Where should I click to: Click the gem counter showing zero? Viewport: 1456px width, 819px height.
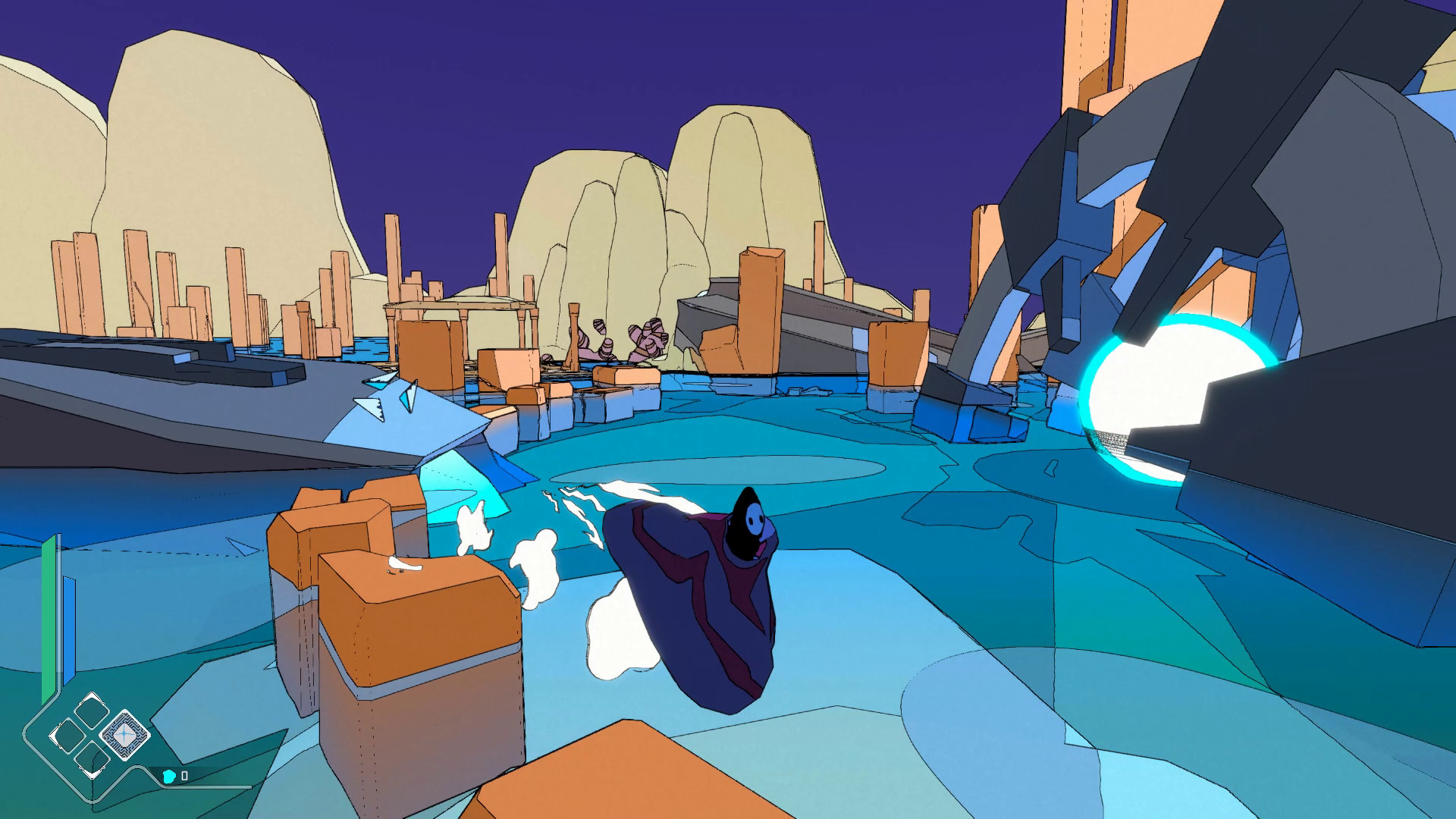pyautogui.click(x=185, y=777)
